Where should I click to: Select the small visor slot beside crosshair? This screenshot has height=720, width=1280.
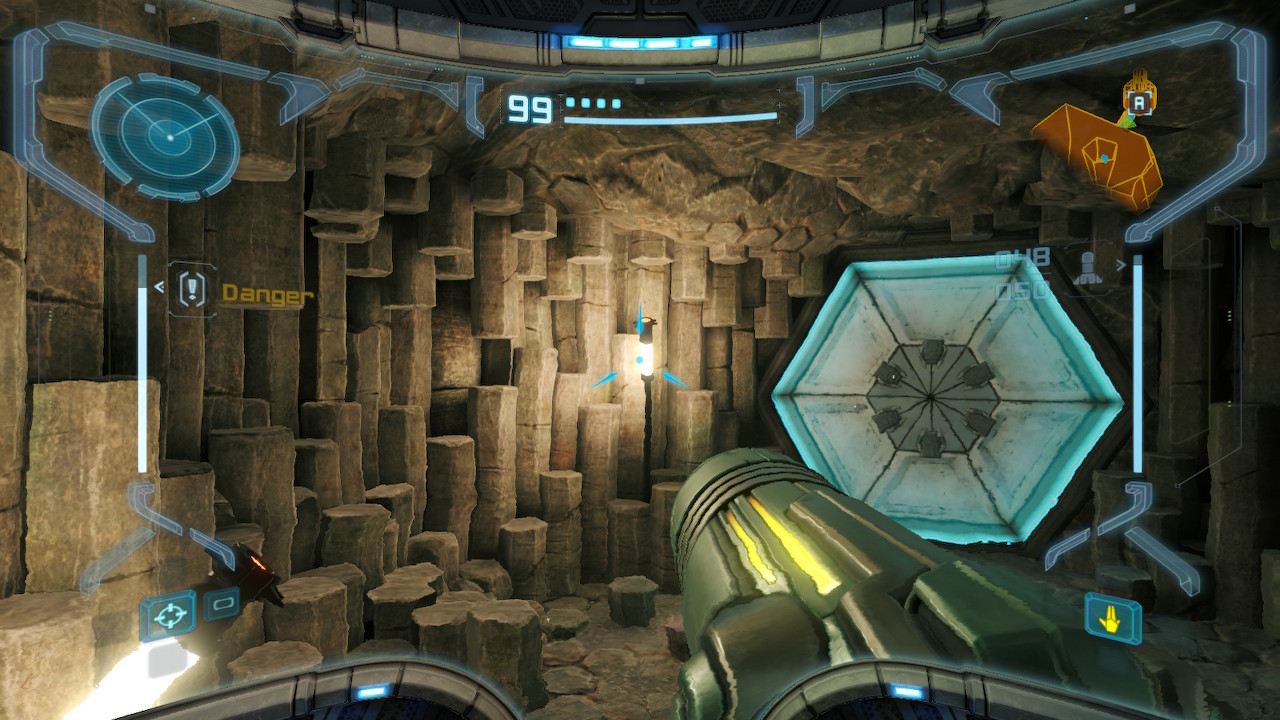(221, 603)
